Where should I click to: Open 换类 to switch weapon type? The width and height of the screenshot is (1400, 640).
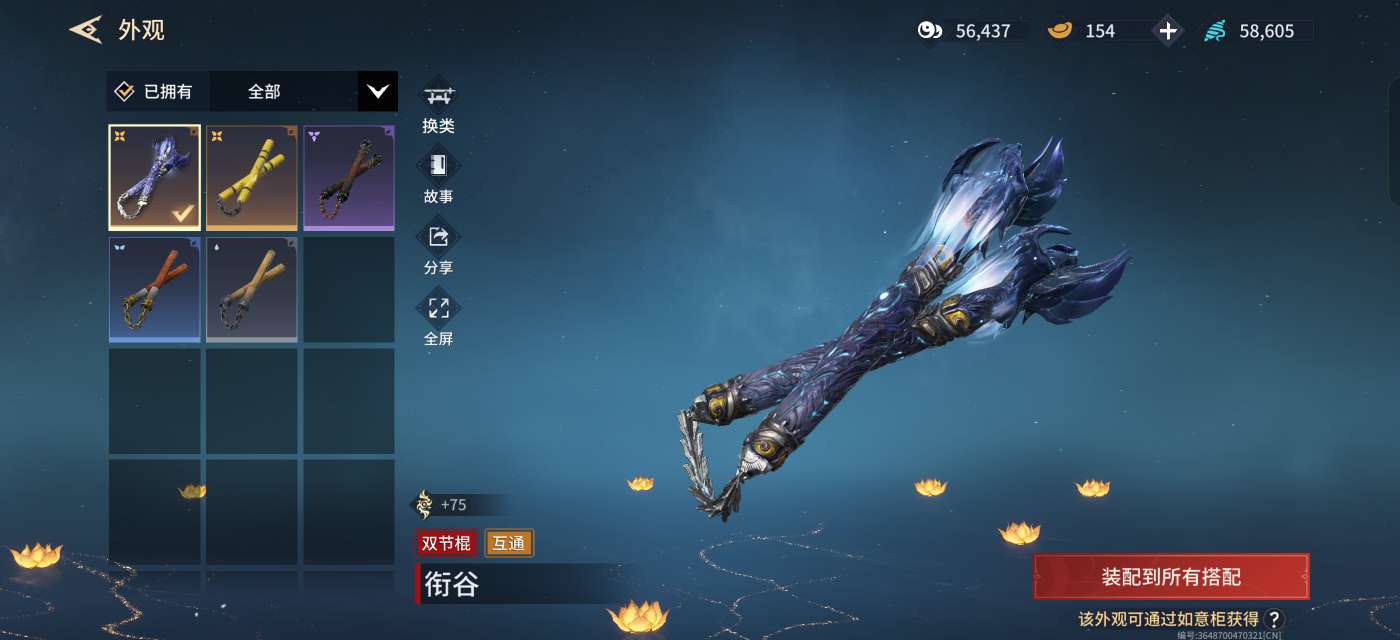click(438, 108)
